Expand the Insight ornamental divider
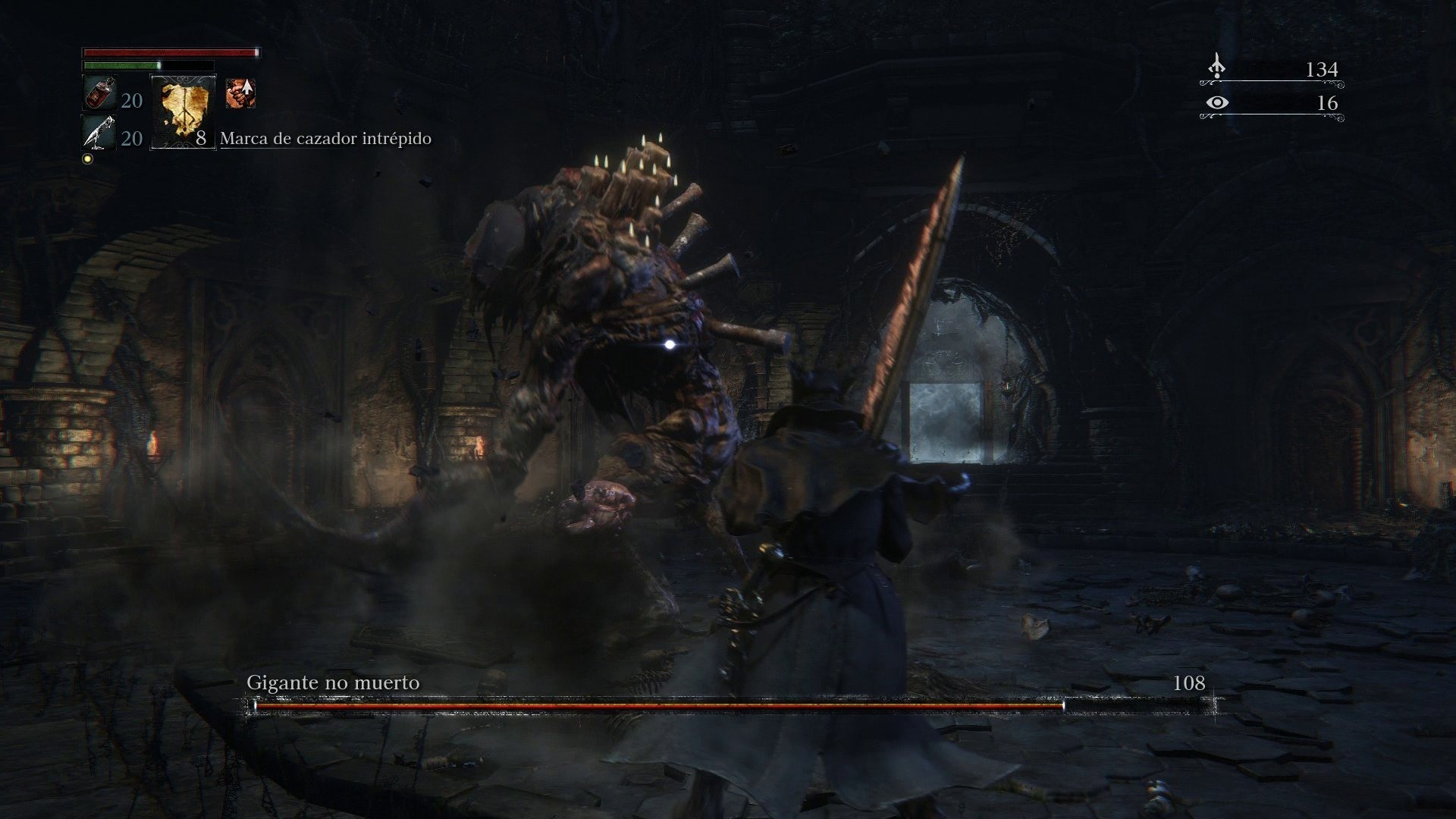 [x=1272, y=116]
